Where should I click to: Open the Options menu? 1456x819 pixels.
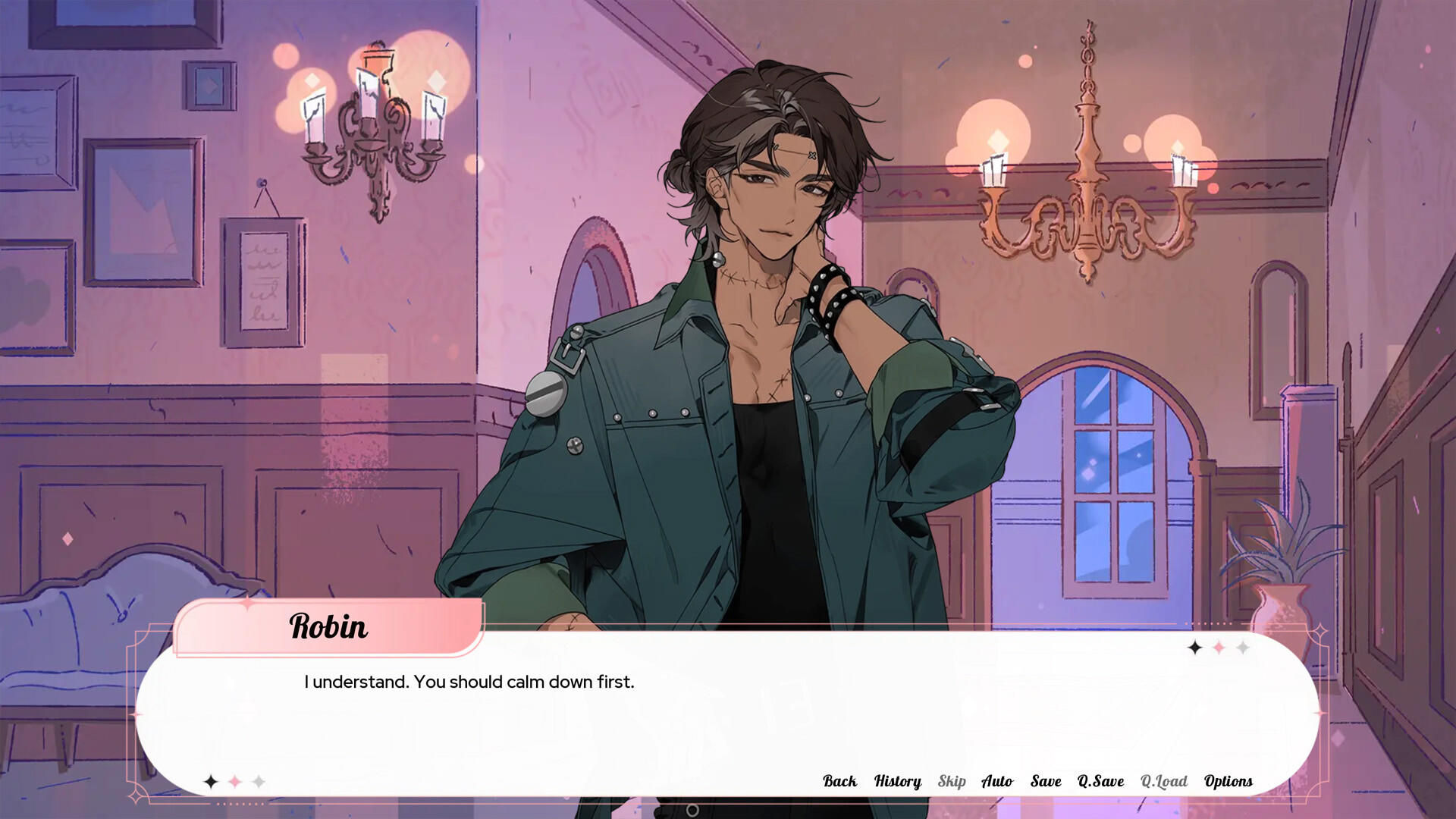[x=1228, y=781]
